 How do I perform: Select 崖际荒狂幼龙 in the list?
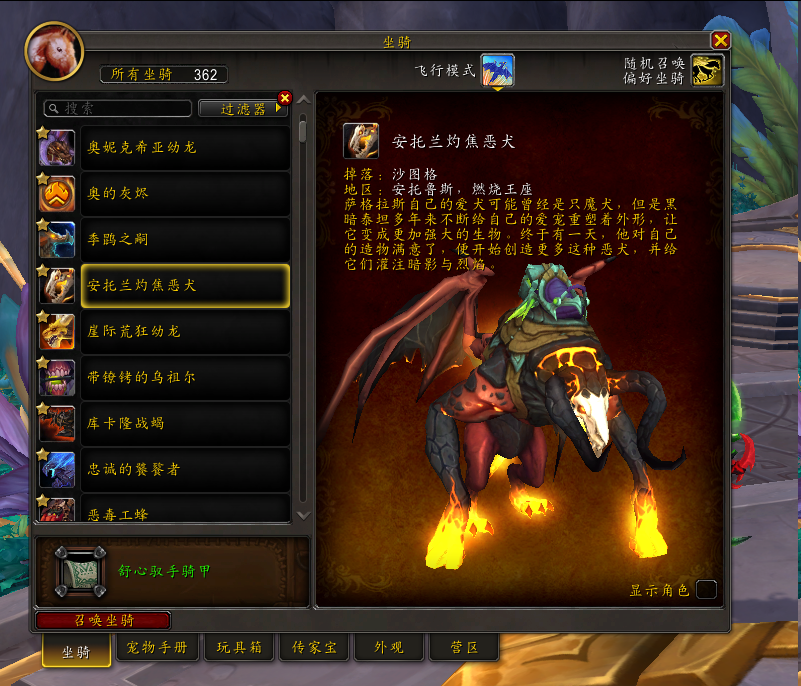pyautogui.click(x=165, y=331)
